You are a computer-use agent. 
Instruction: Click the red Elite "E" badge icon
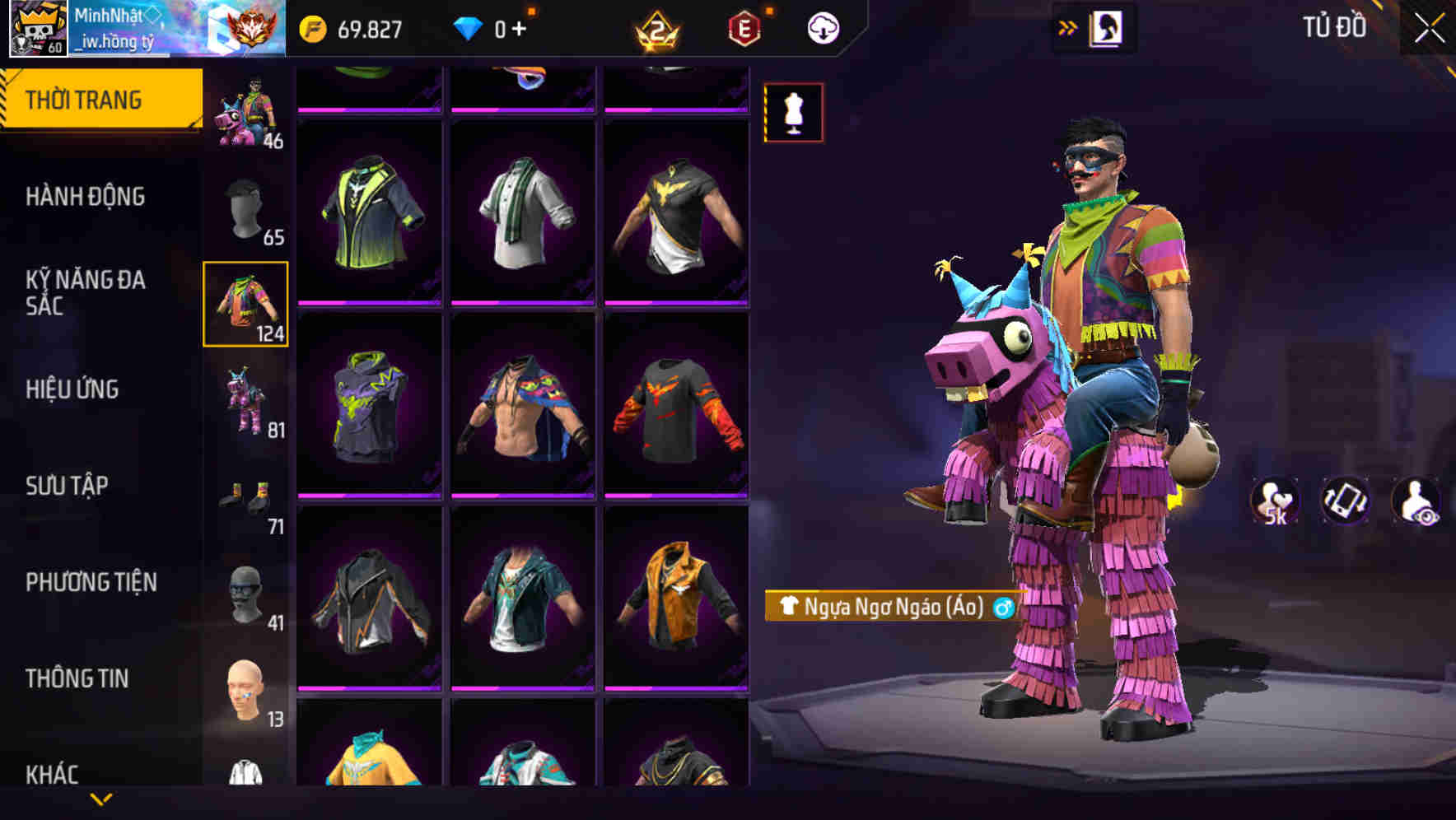(x=745, y=27)
